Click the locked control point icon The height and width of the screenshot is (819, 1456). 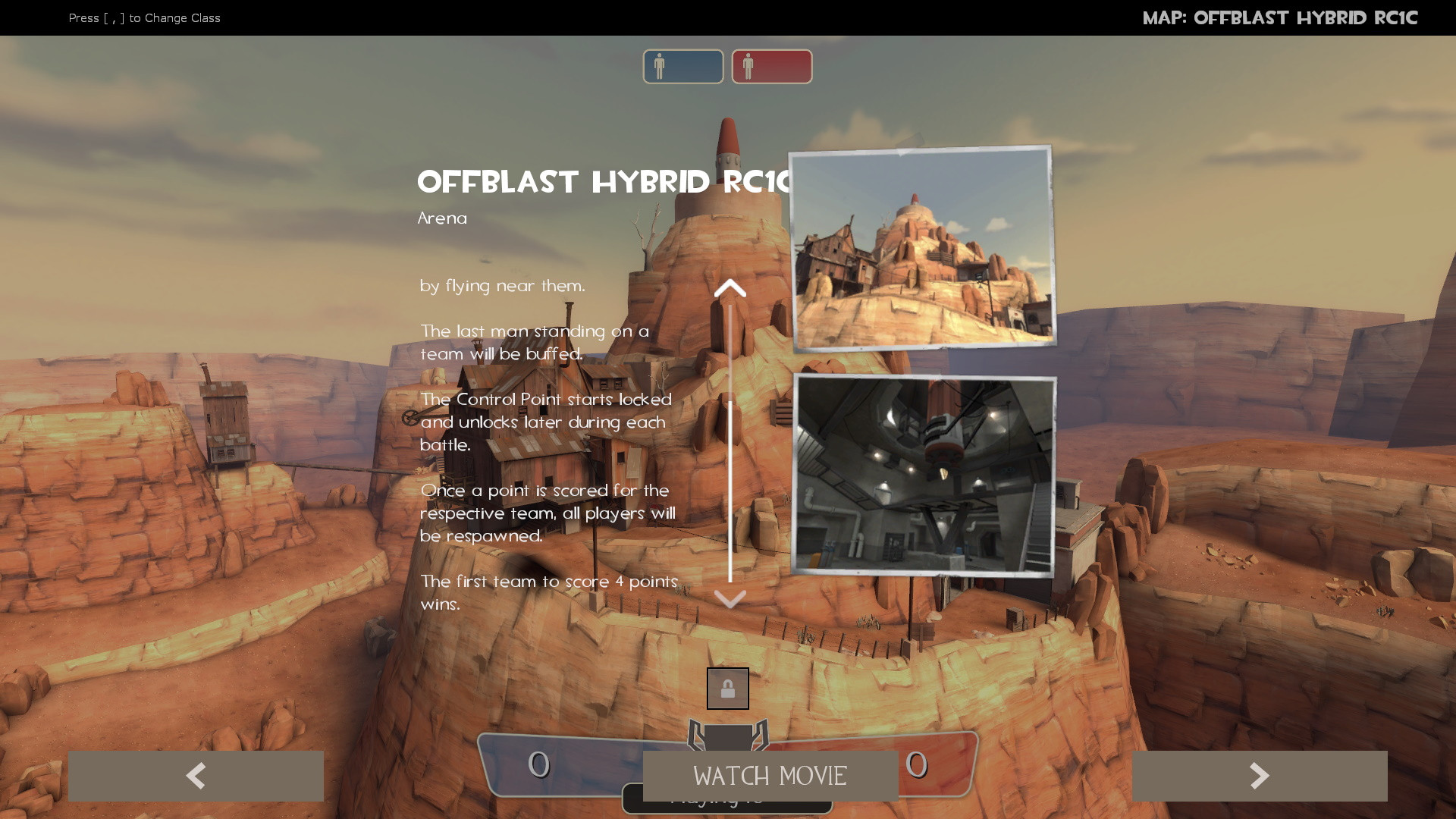point(727,689)
